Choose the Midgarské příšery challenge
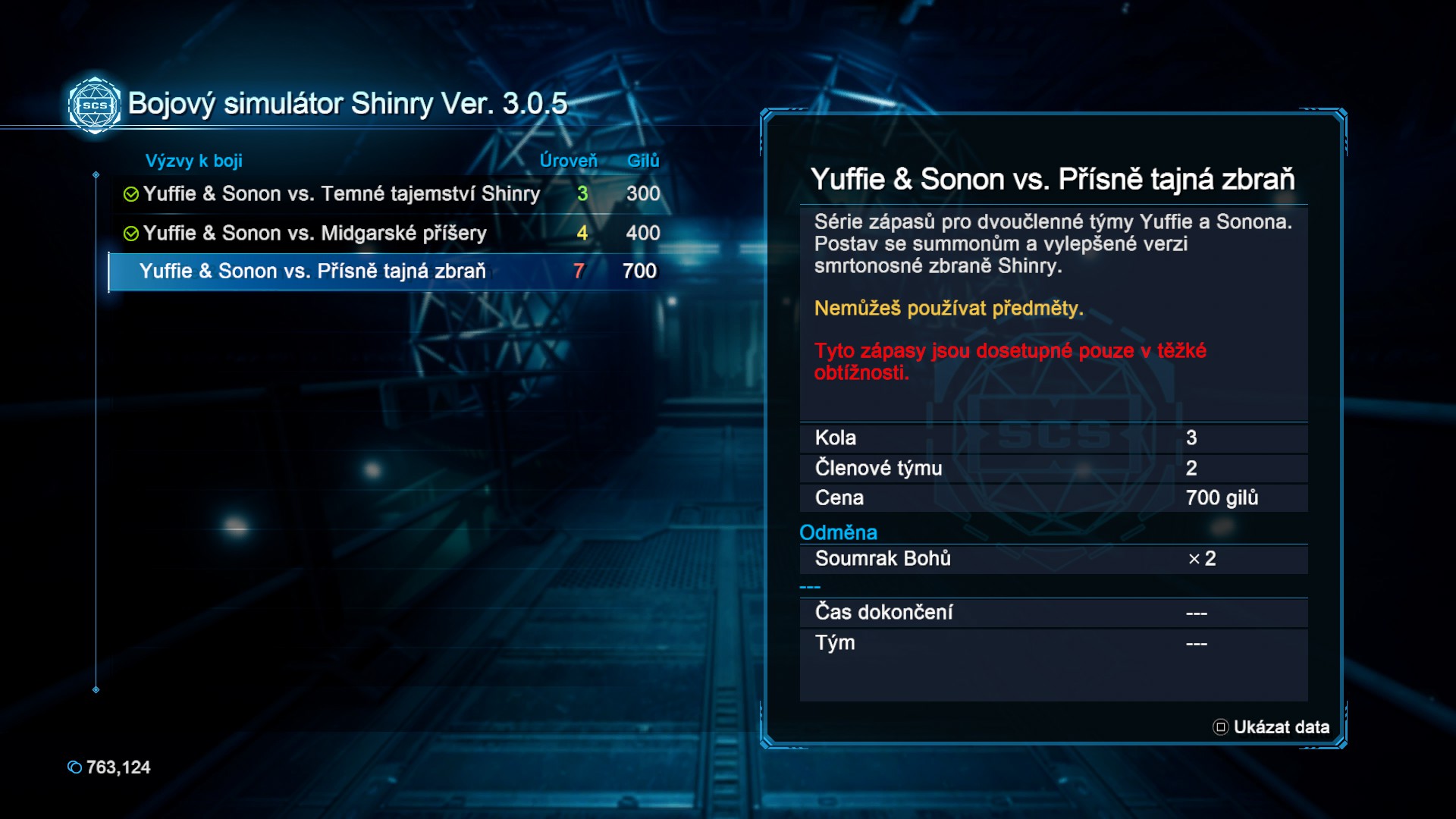Image resolution: width=1456 pixels, height=819 pixels. [x=315, y=234]
